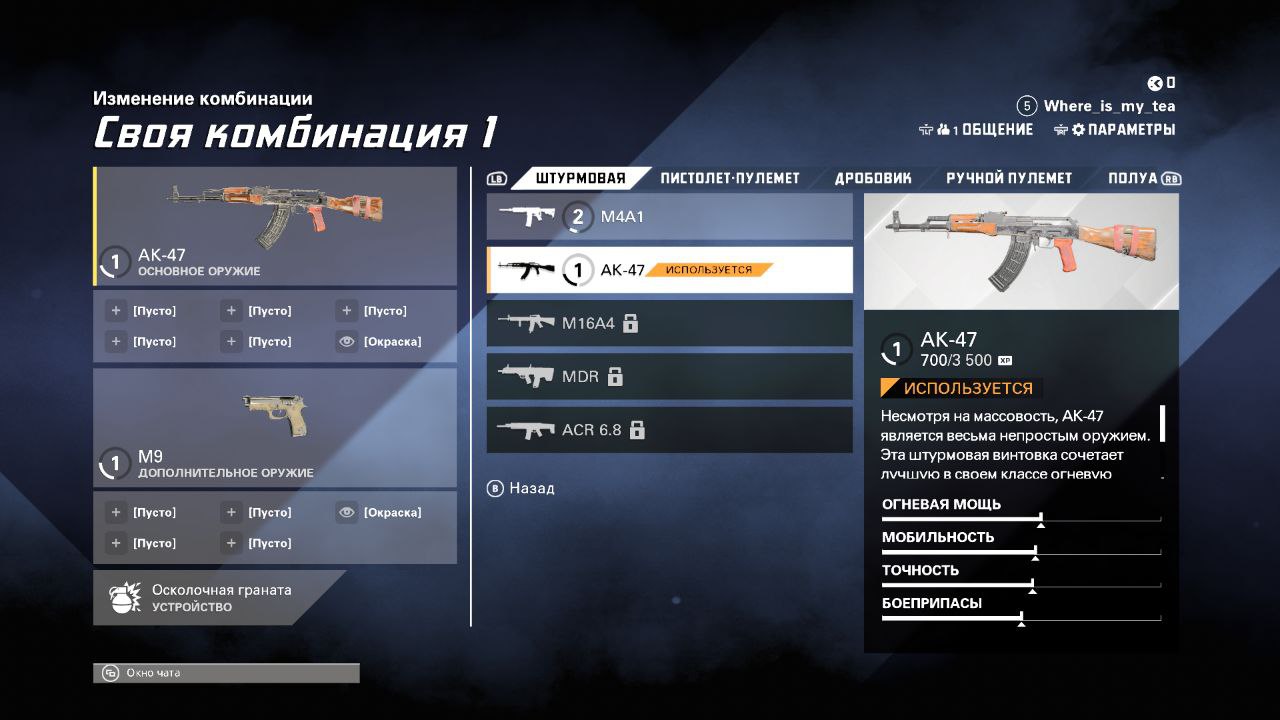
Task: Select the locked M16A4 rifle
Action: (669, 323)
